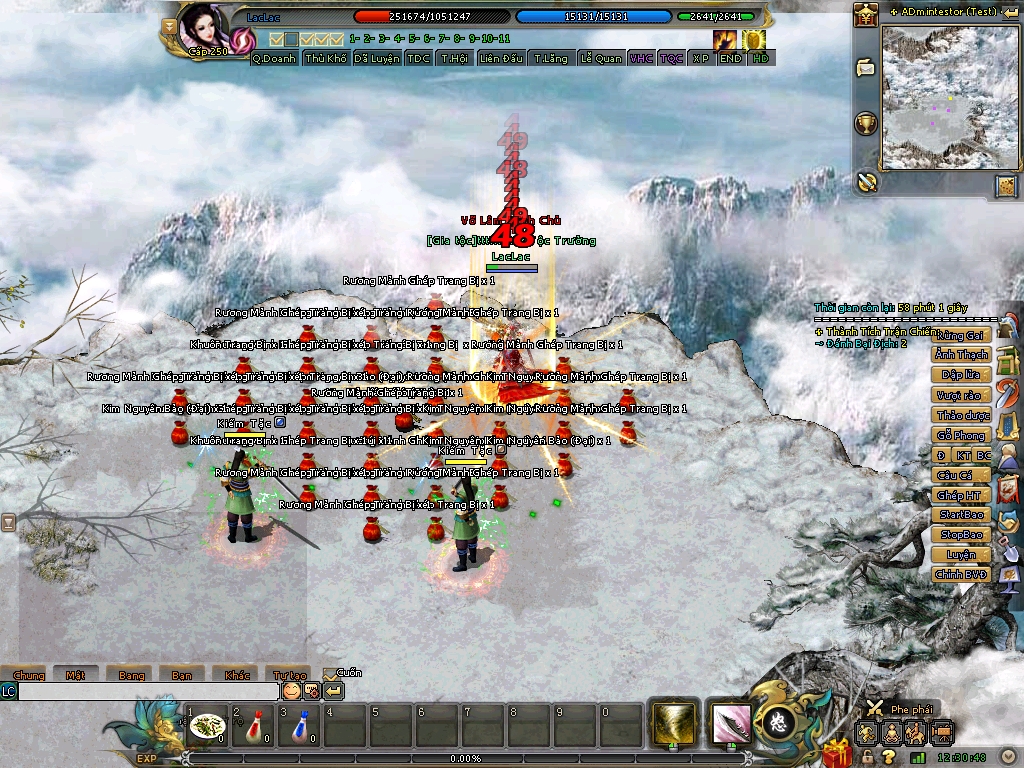The height and width of the screenshot is (768, 1024).
Task: Use the food dish in hotbar slot 1
Action: coord(207,727)
